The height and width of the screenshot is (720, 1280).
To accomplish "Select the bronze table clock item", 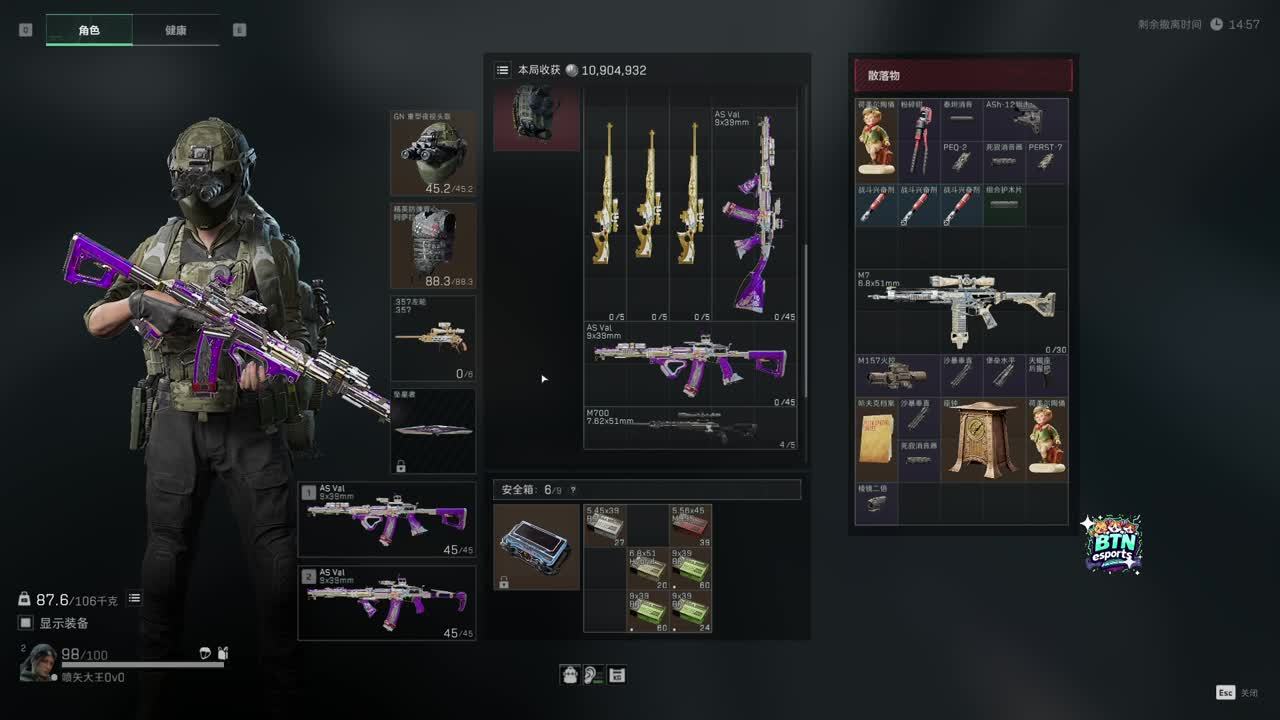I will pos(982,439).
